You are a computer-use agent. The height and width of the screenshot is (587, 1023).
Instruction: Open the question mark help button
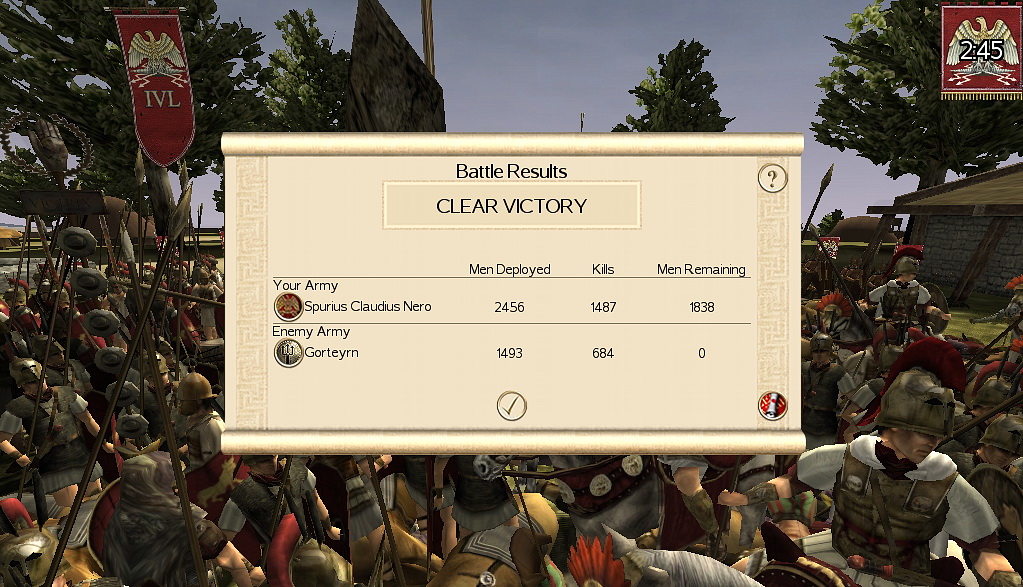tap(772, 179)
